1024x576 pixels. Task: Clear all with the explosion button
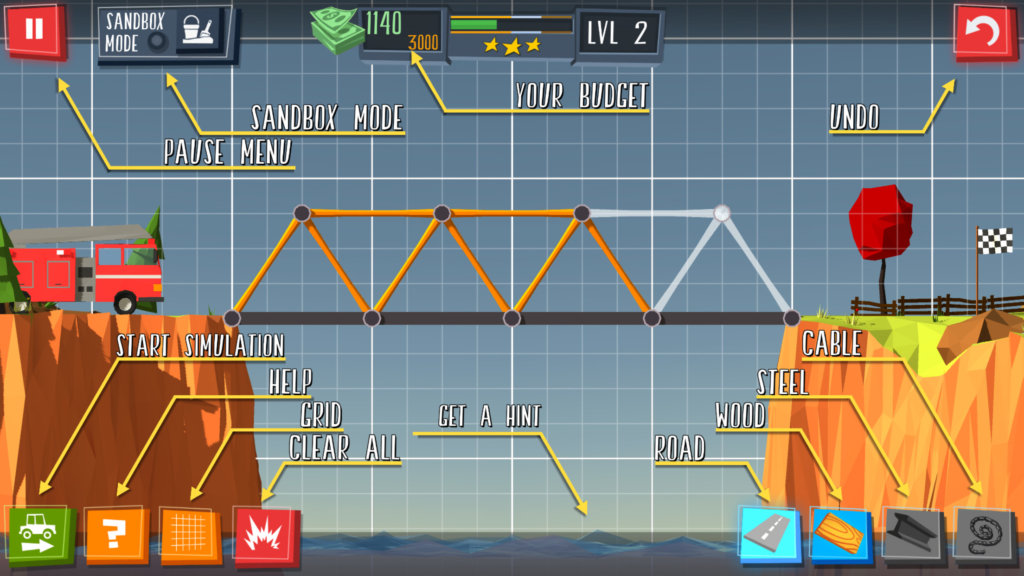[x=265, y=536]
